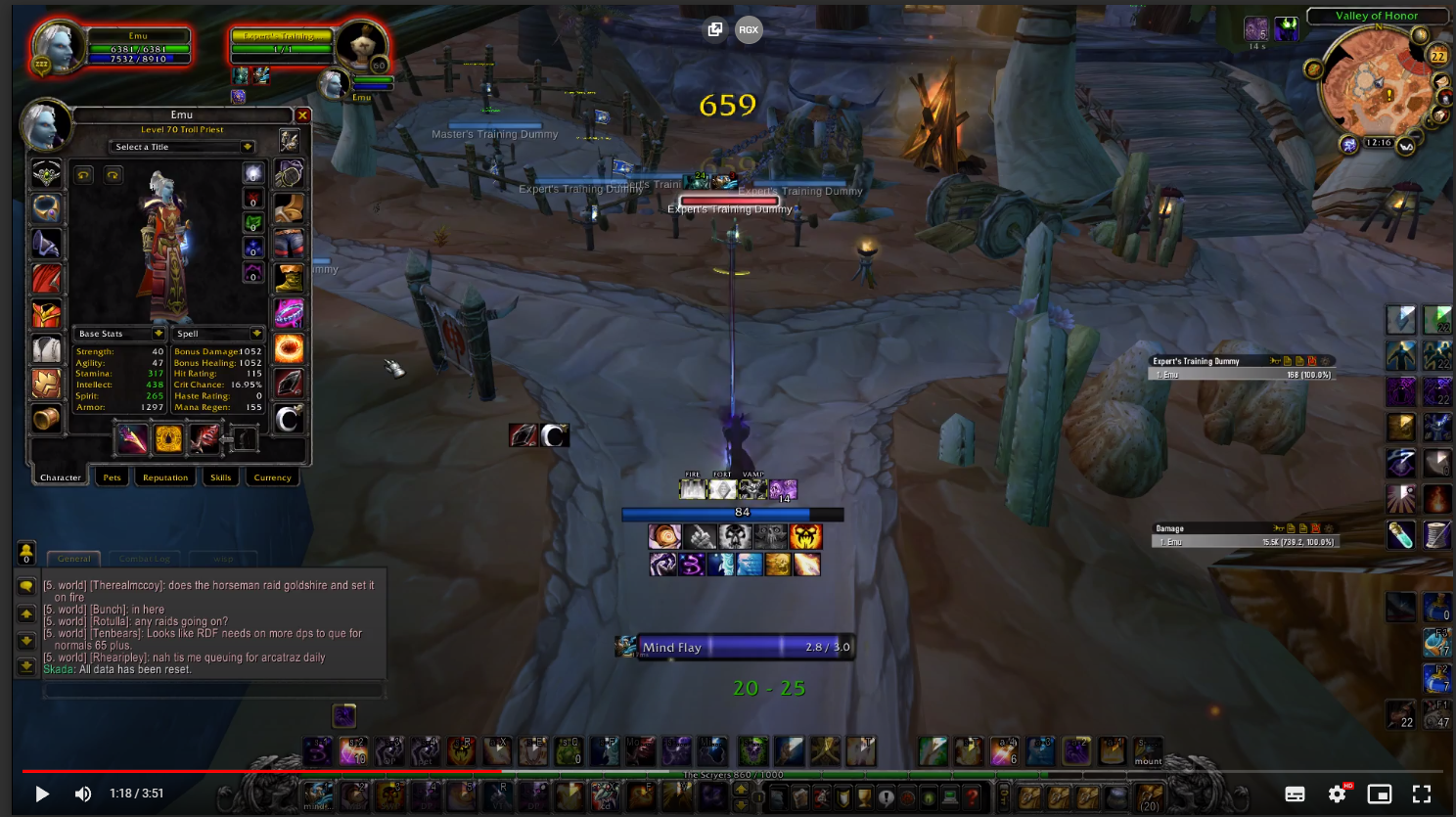Rotate the character model with the left arrow button
The image size is (1456, 817).
pyautogui.click(x=84, y=176)
